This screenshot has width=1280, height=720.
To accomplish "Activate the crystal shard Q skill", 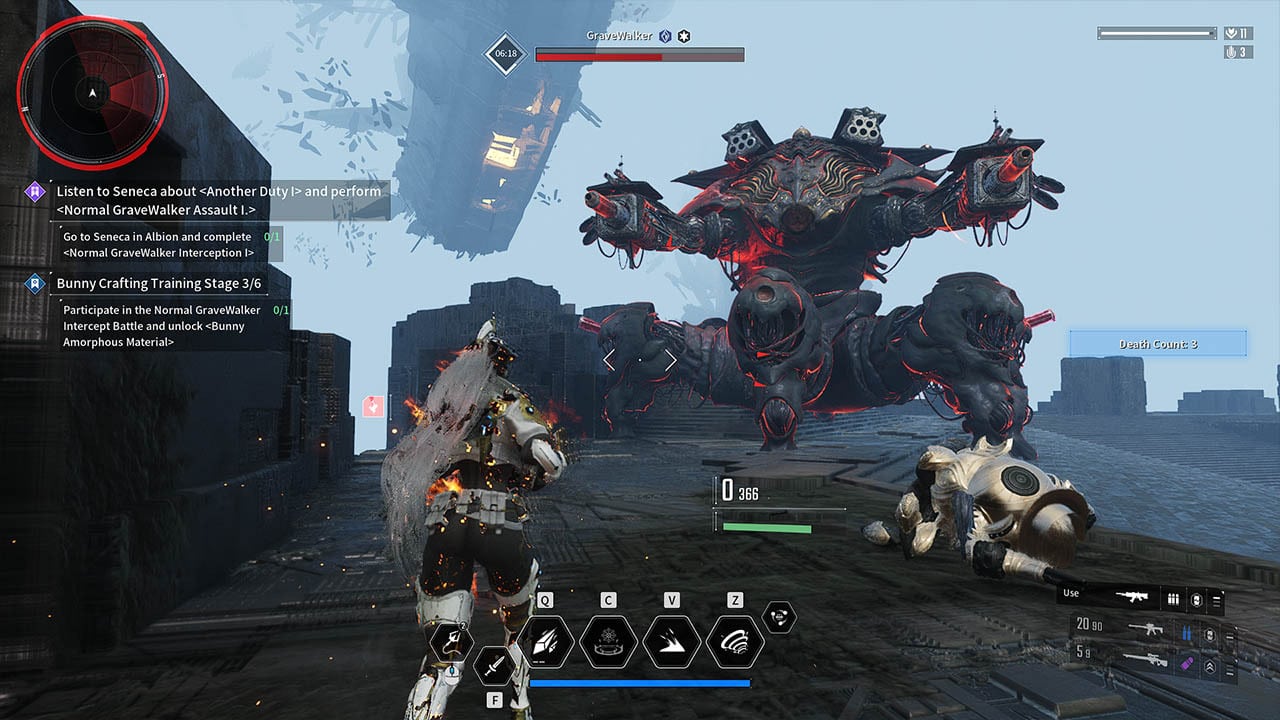I will [x=545, y=641].
